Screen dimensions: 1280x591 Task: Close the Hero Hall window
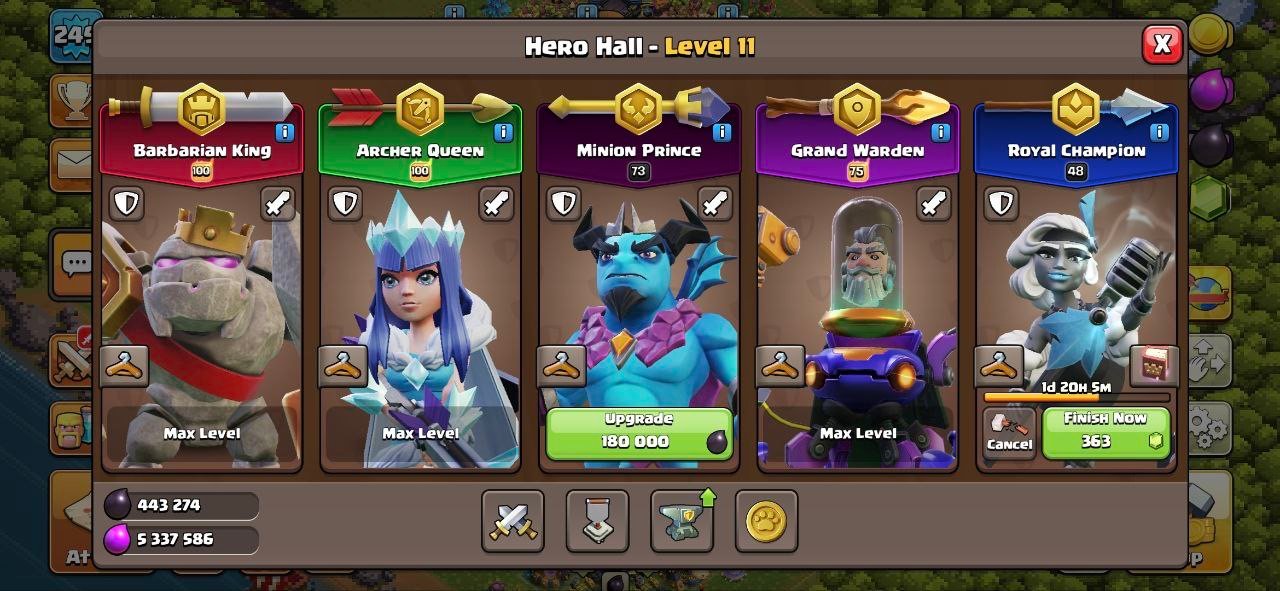(1162, 44)
